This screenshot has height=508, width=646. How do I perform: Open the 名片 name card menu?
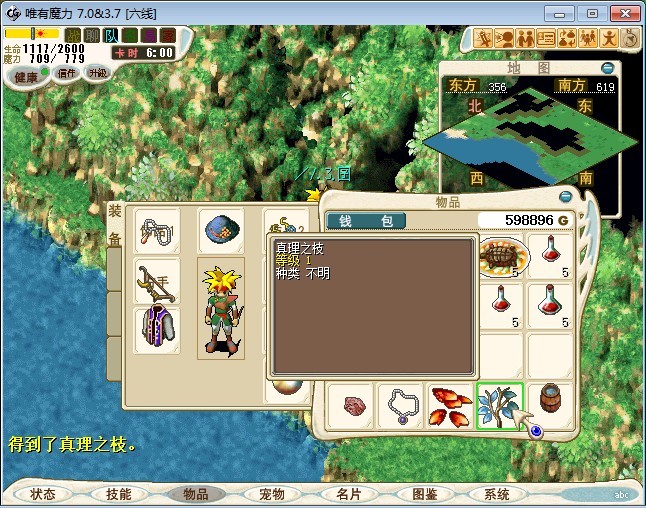click(x=347, y=494)
